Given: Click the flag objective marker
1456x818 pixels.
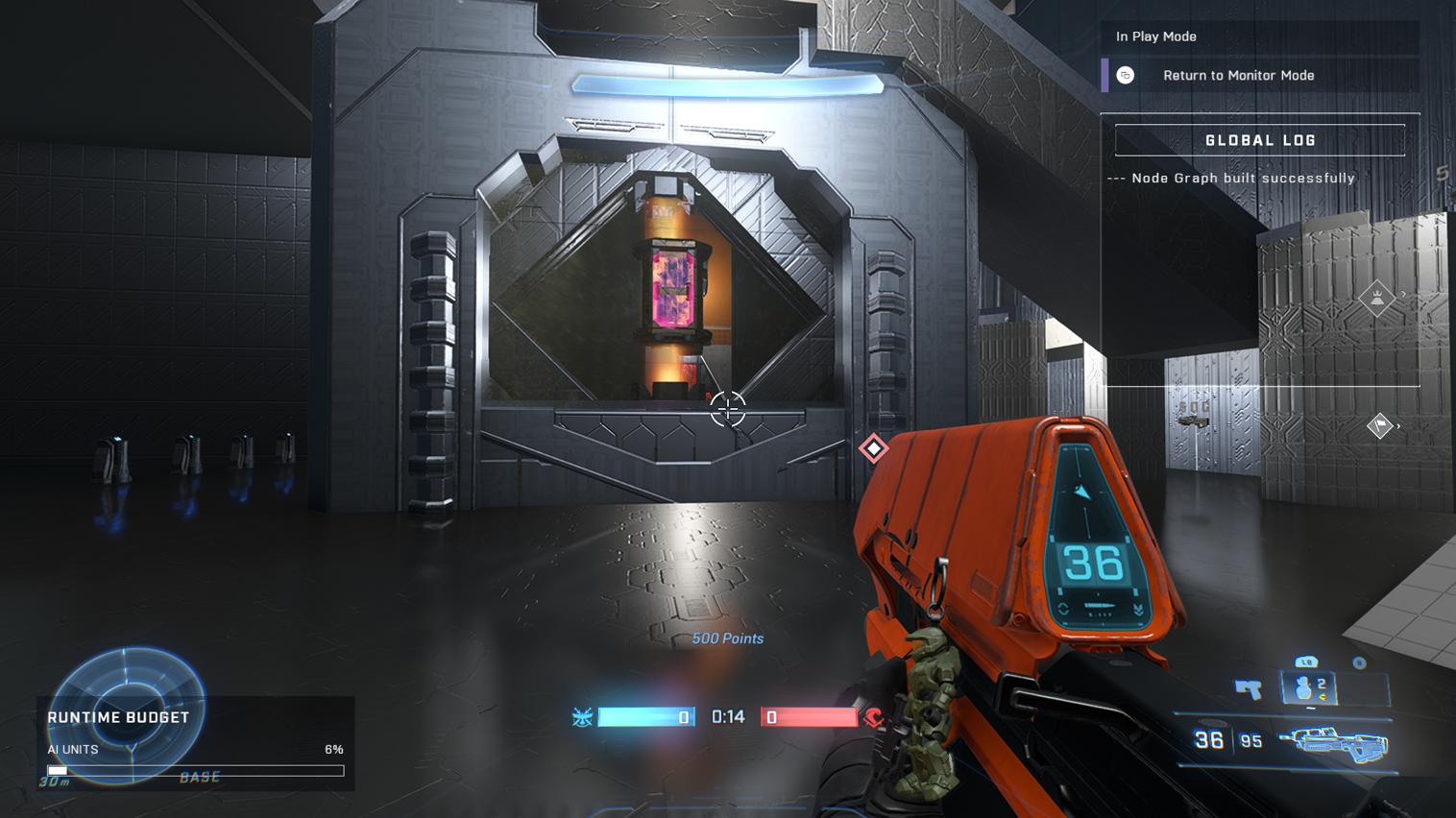Looking at the screenshot, I should click(1379, 425).
